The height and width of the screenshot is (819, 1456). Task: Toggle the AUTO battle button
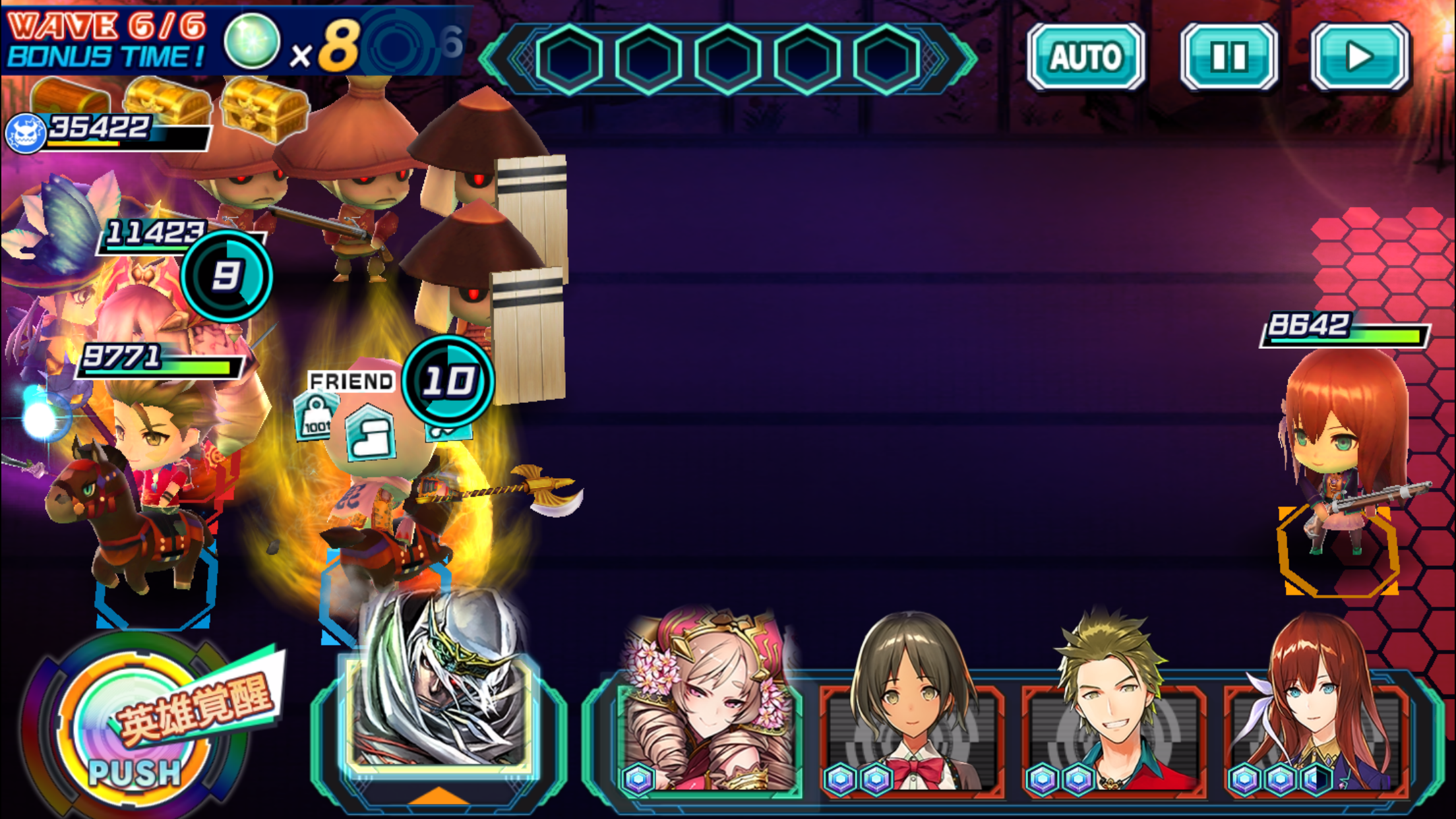pyautogui.click(x=1085, y=57)
